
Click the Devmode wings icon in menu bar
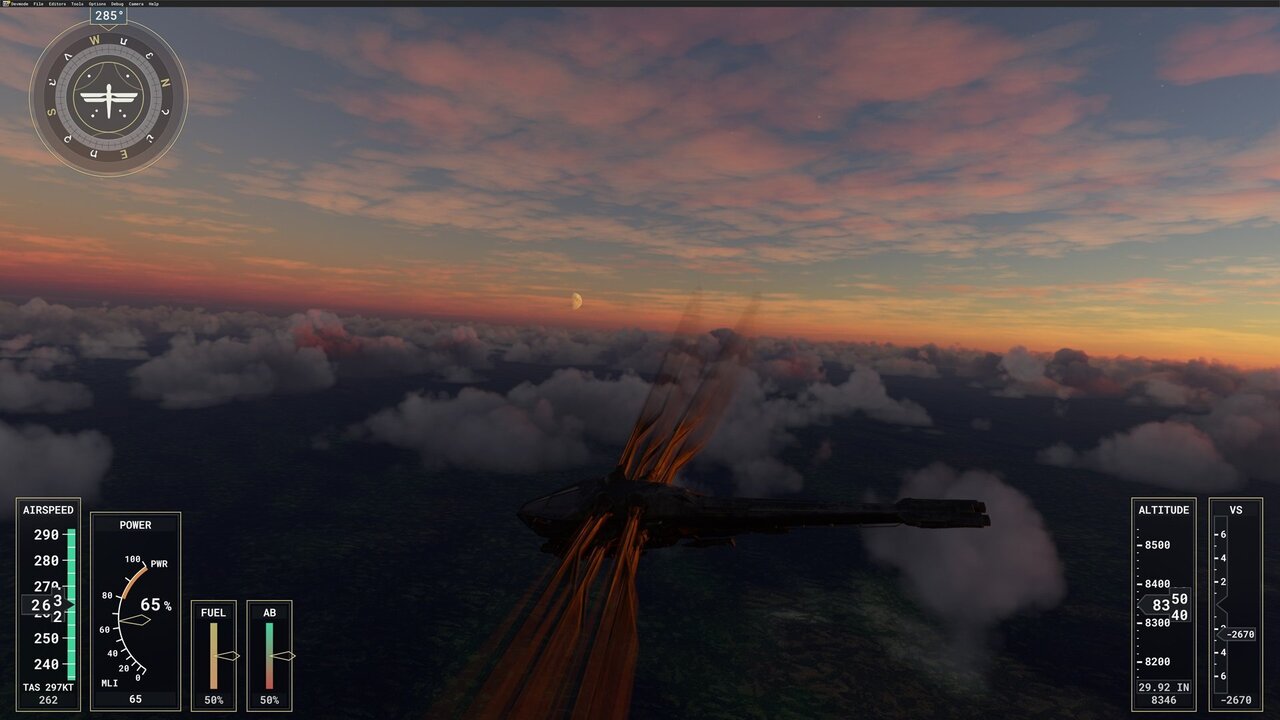coord(6,3)
